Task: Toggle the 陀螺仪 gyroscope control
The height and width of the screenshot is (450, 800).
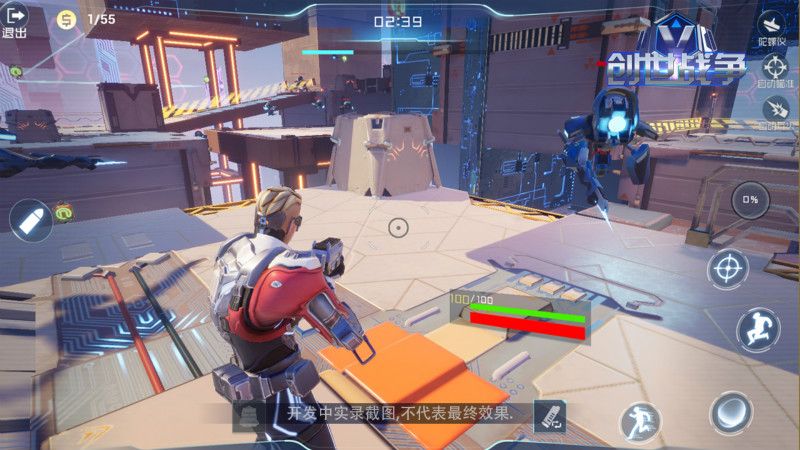Action: click(x=773, y=24)
